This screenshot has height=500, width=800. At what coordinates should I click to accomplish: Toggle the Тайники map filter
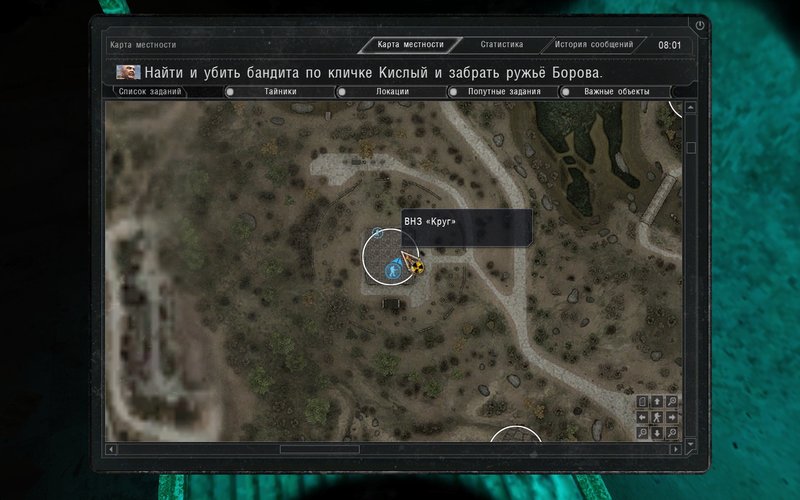click(x=281, y=92)
